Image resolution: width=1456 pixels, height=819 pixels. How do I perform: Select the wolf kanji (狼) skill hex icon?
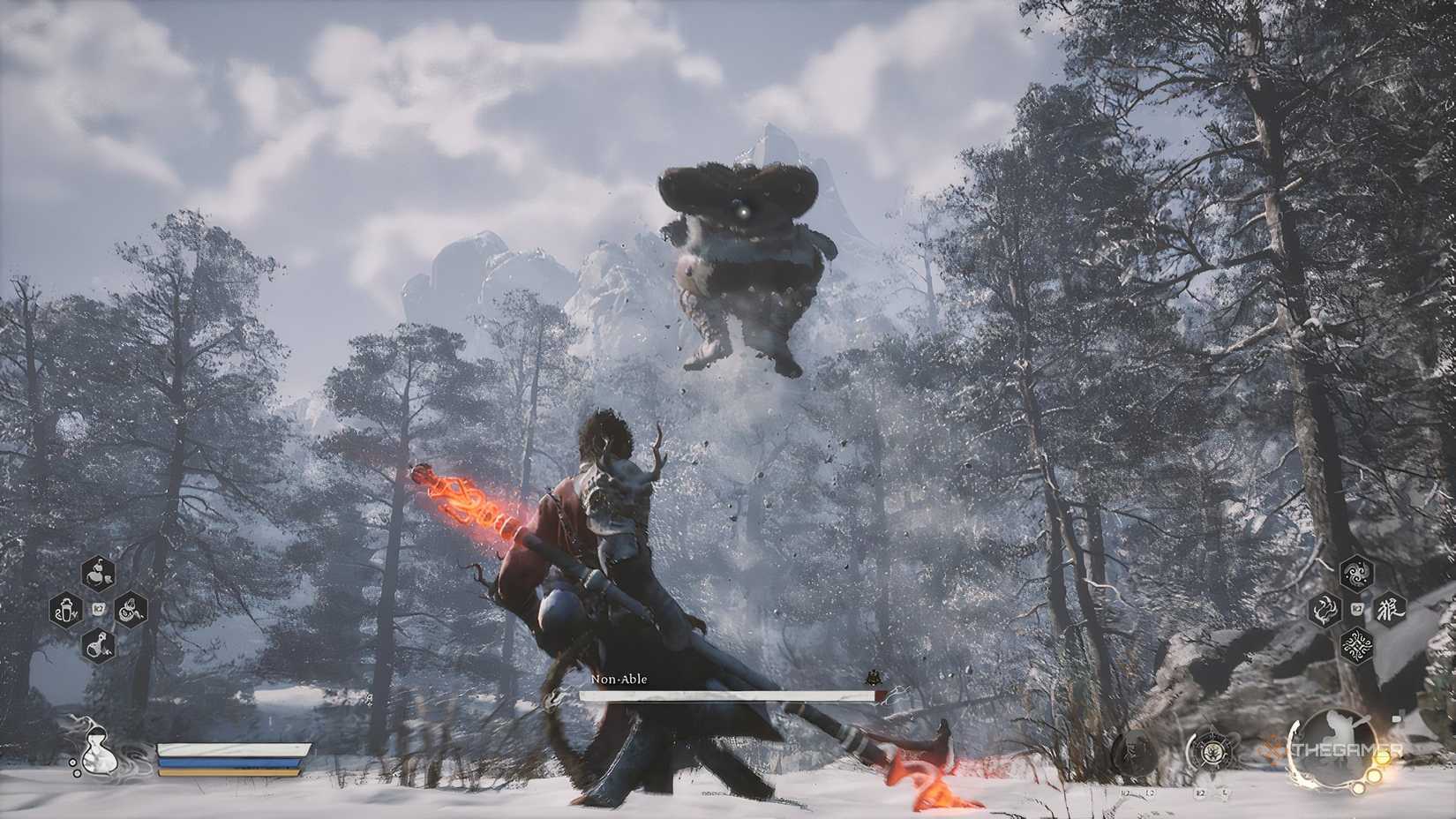pos(1391,609)
